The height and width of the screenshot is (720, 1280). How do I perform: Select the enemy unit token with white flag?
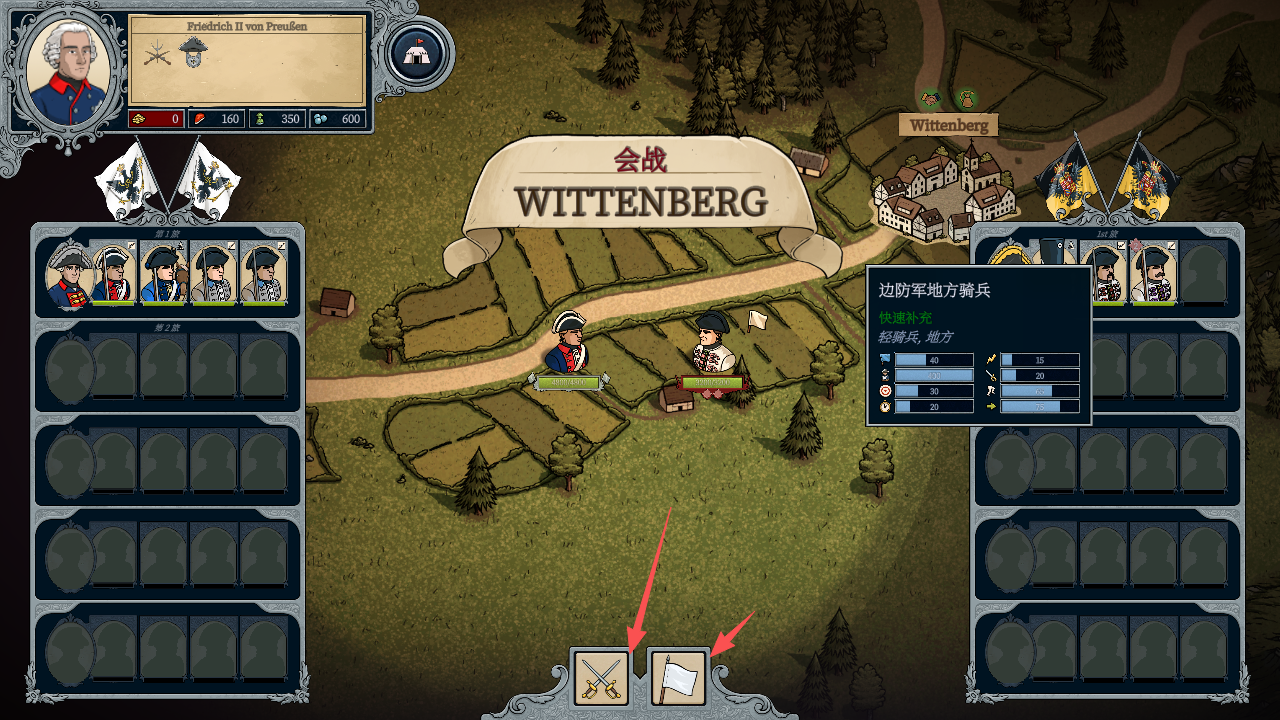click(714, 343)
